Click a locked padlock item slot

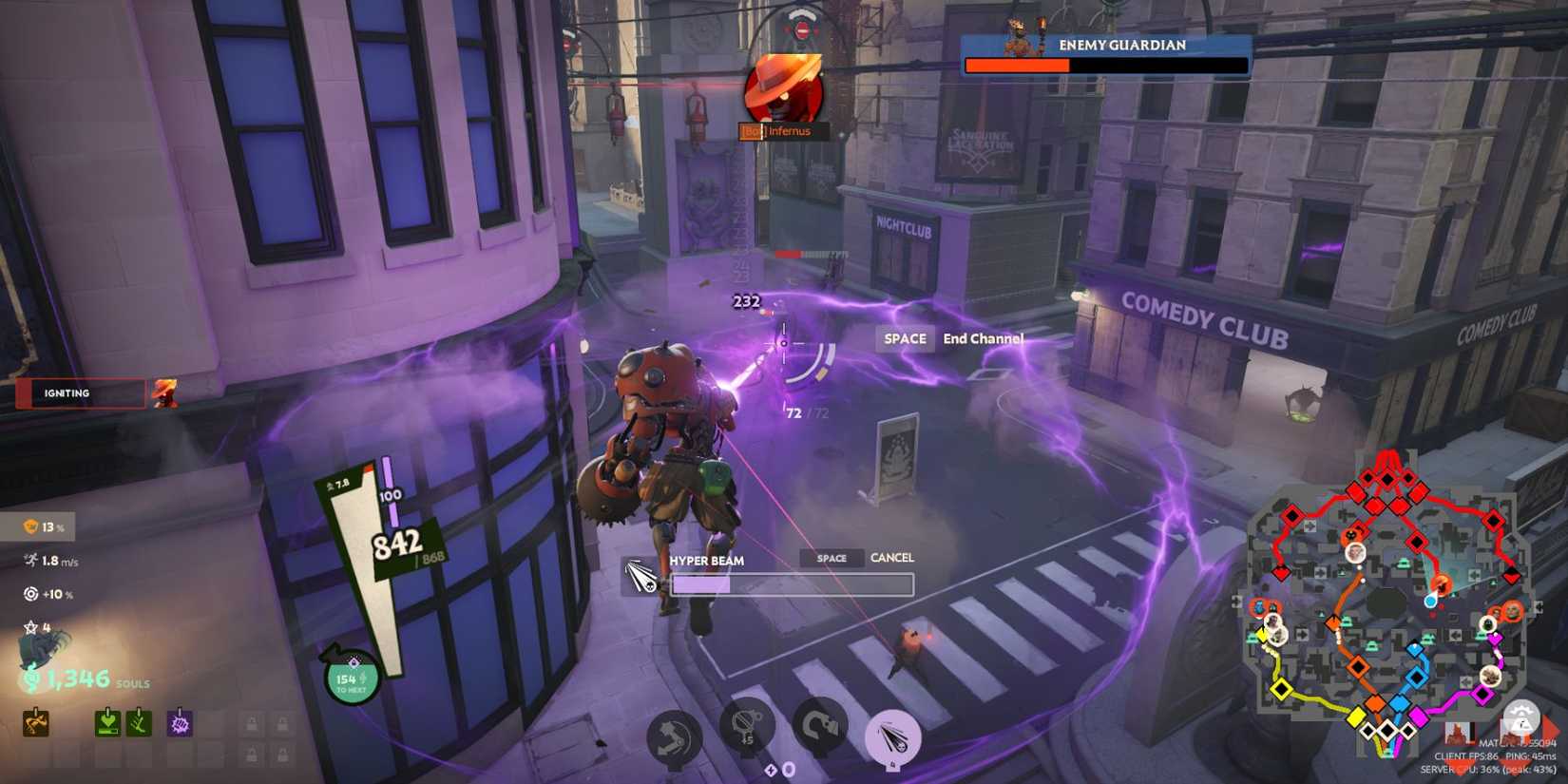pos(251,724)
